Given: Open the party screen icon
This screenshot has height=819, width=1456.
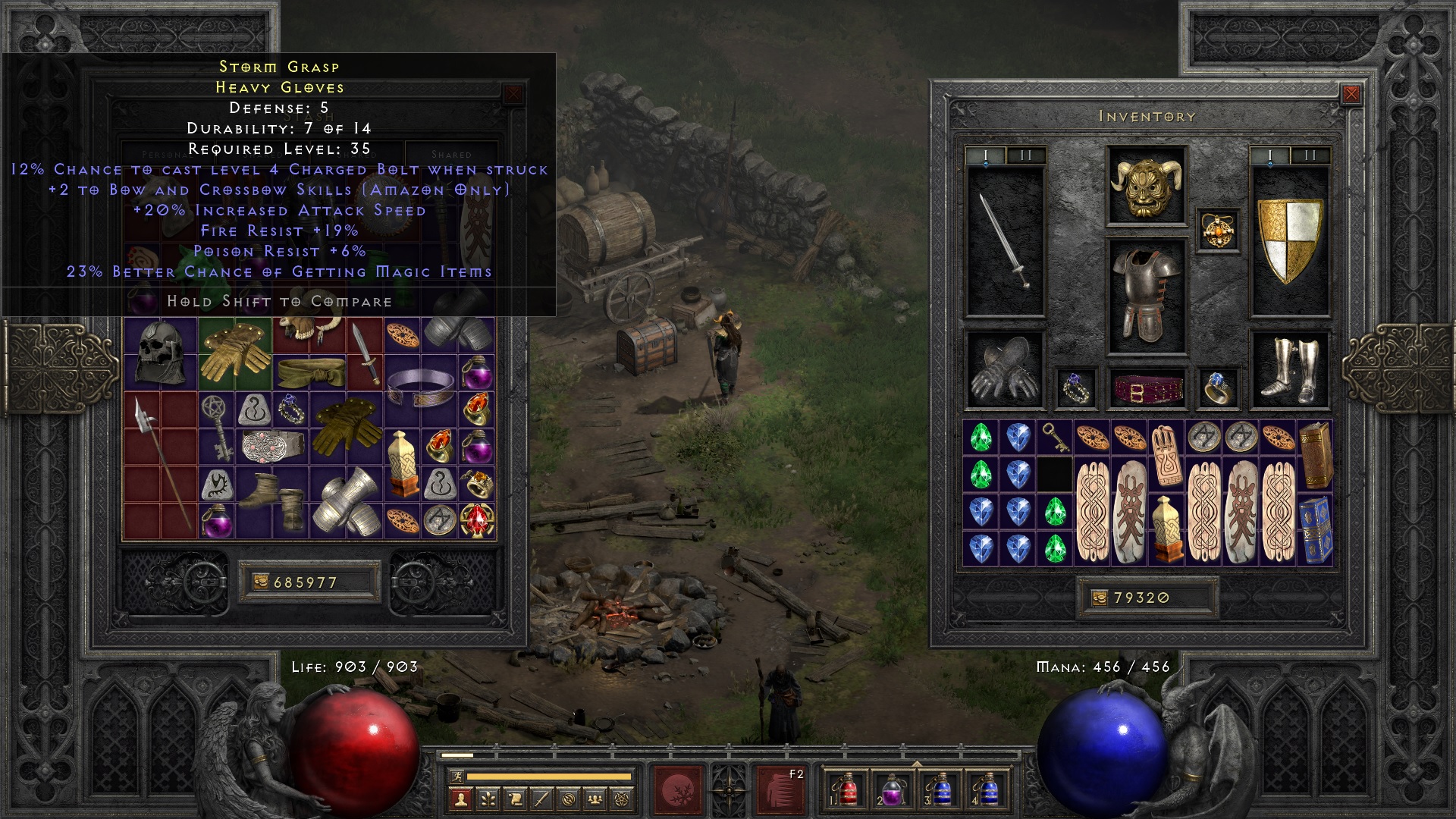Looking at the screenshot, I should tap(595, 800).
